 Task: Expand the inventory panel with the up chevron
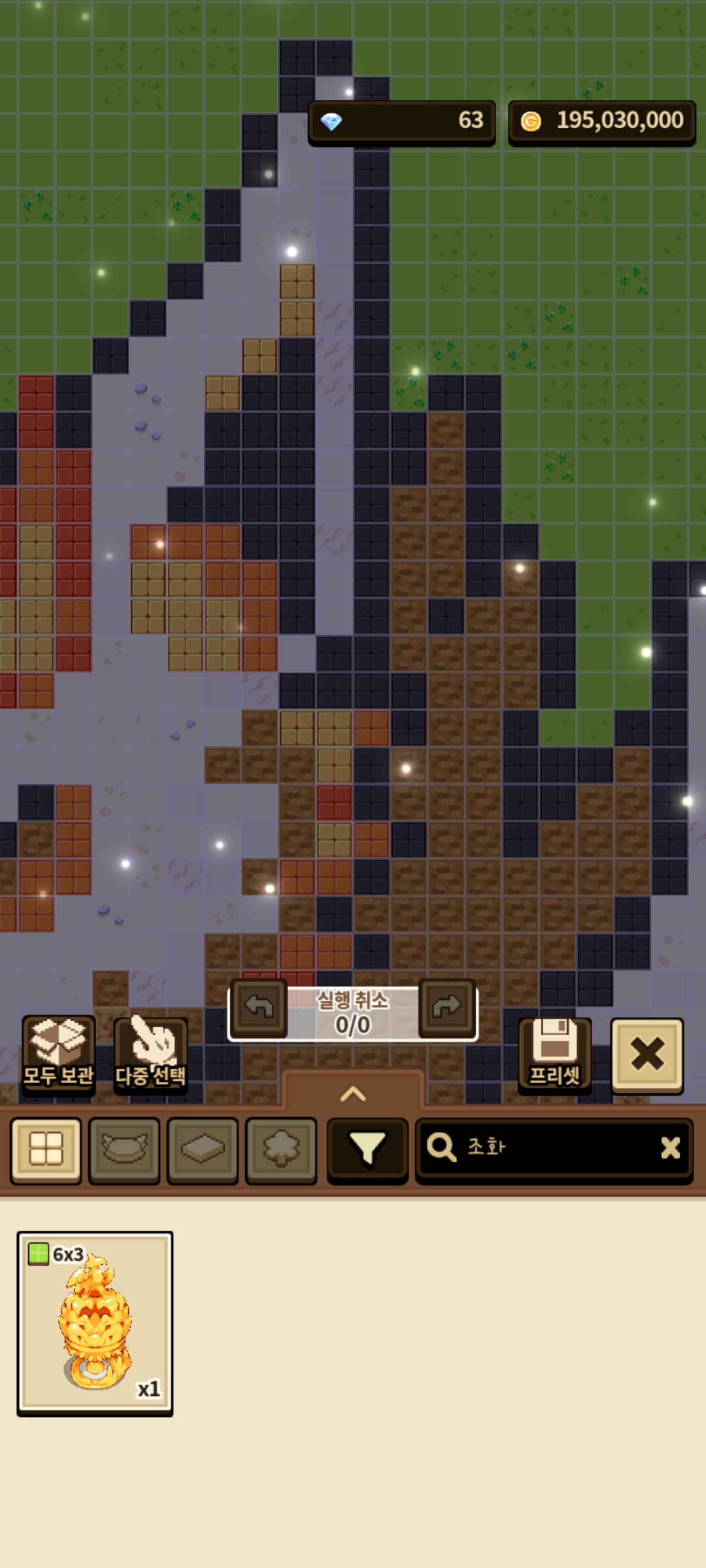pos(353,1094)
